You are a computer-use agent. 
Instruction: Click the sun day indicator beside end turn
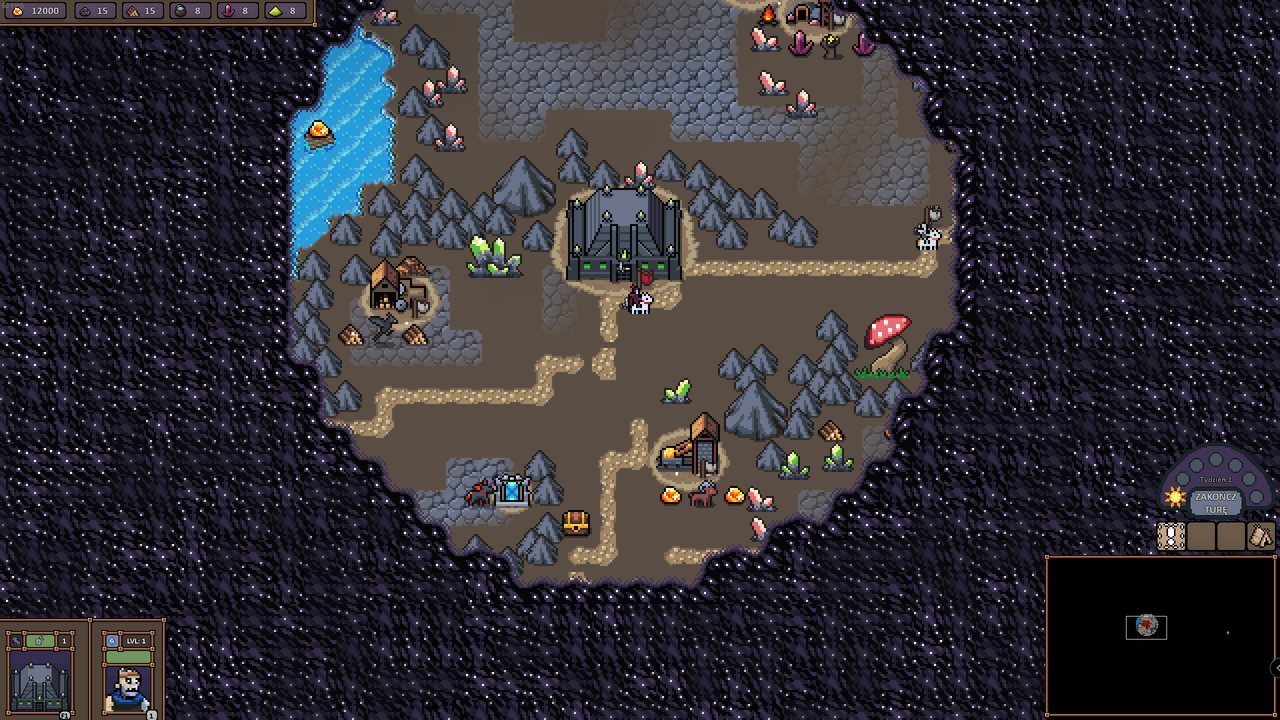coord(1175,497)
